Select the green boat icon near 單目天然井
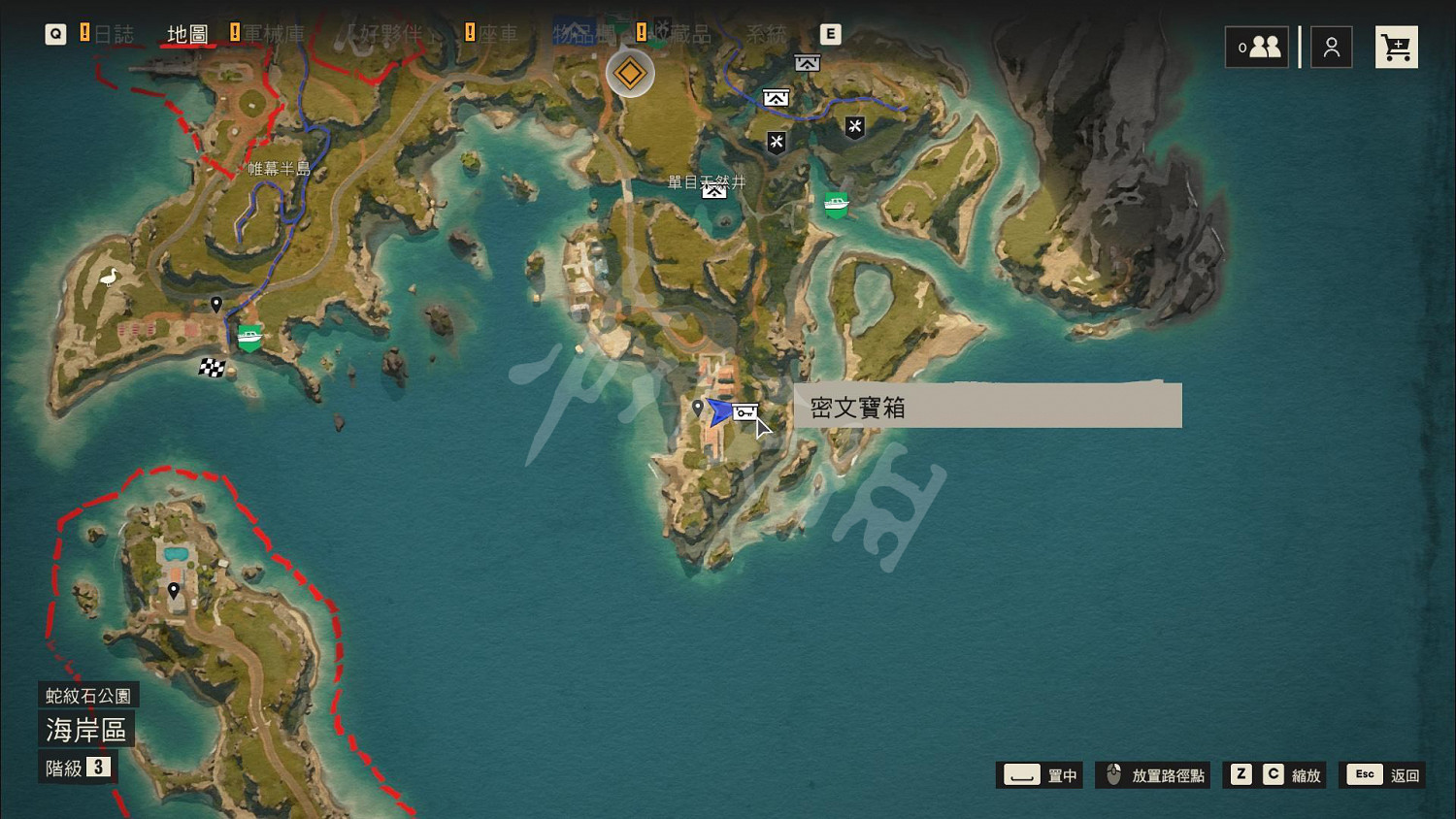This screenshot has width=1456, height=819. (836, 204)
